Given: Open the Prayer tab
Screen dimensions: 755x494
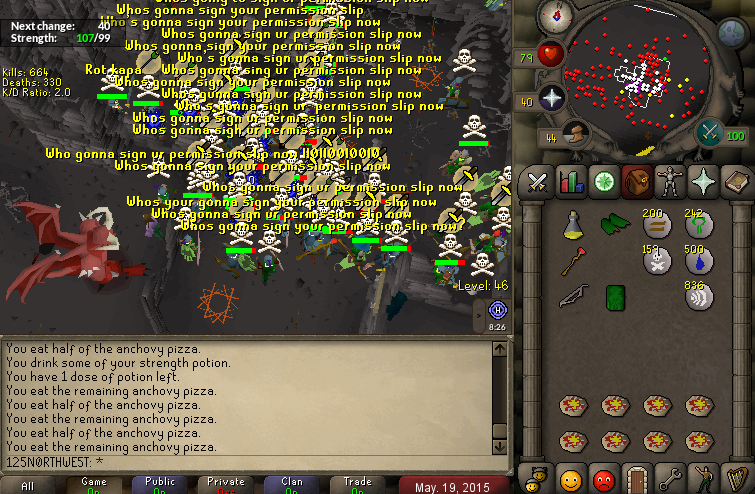Looking at the screenshot, I should 703,181.
